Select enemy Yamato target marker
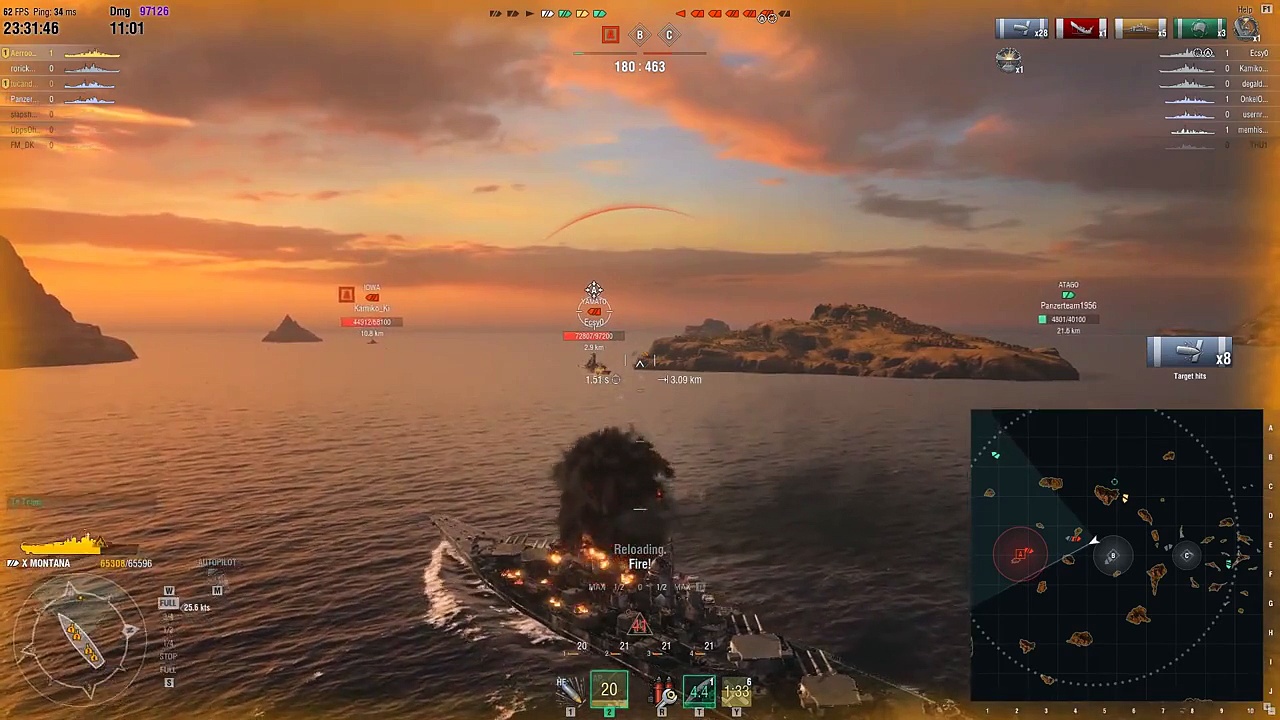Image resolution: width=1280 pixels, height=720 pixels. [594, 311]
